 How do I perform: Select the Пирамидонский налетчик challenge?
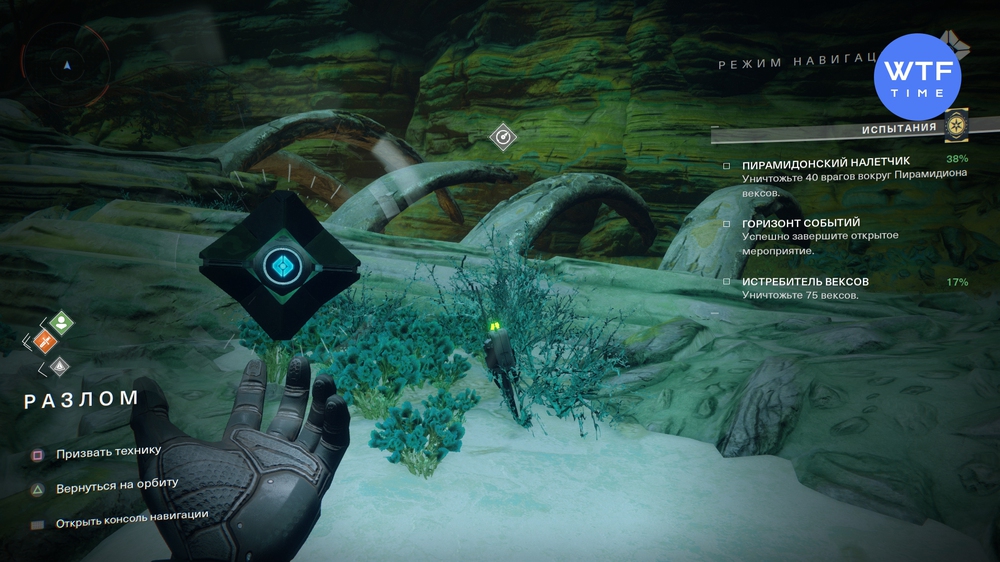click(812, 162)
